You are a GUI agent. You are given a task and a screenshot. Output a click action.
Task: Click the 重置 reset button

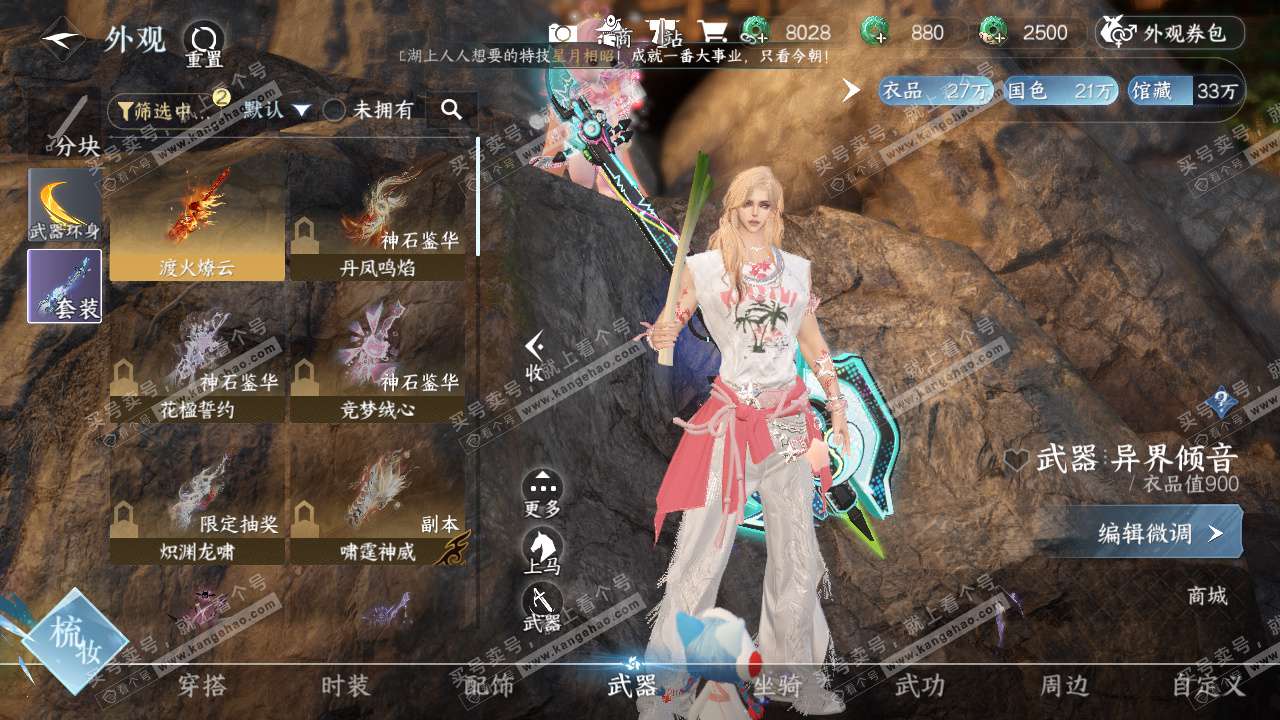pos(203,45)
